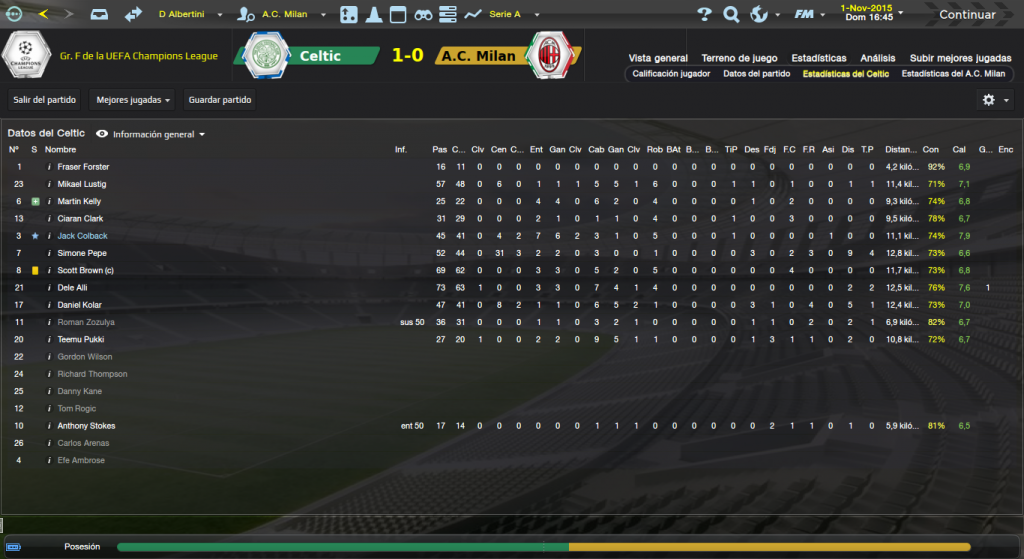Open the gear settings dropdown
The image size is (1024, 559).
click(995, 100)
